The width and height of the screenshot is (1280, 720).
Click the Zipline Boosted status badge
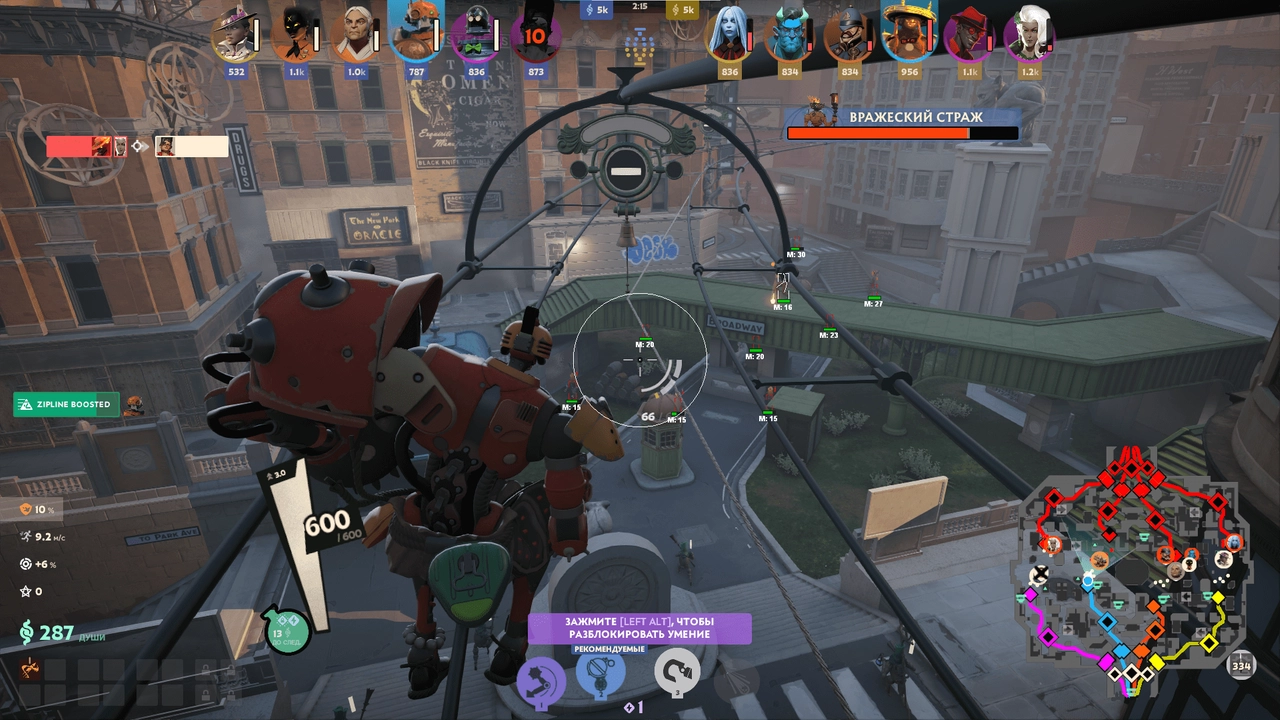click(66, 405)
